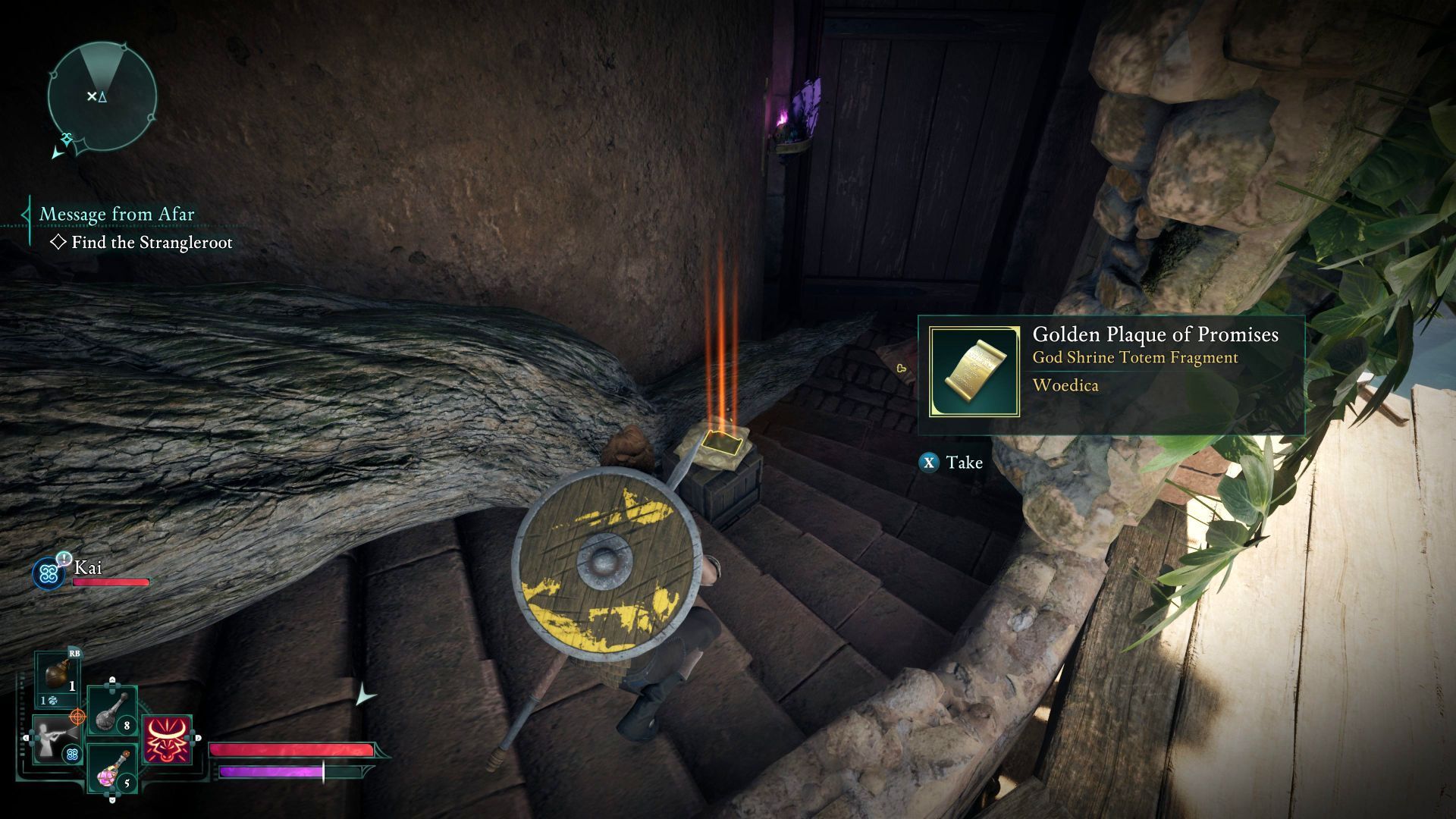
Task: Select the Message from Afar quest tracker
Action: [117, 215]
